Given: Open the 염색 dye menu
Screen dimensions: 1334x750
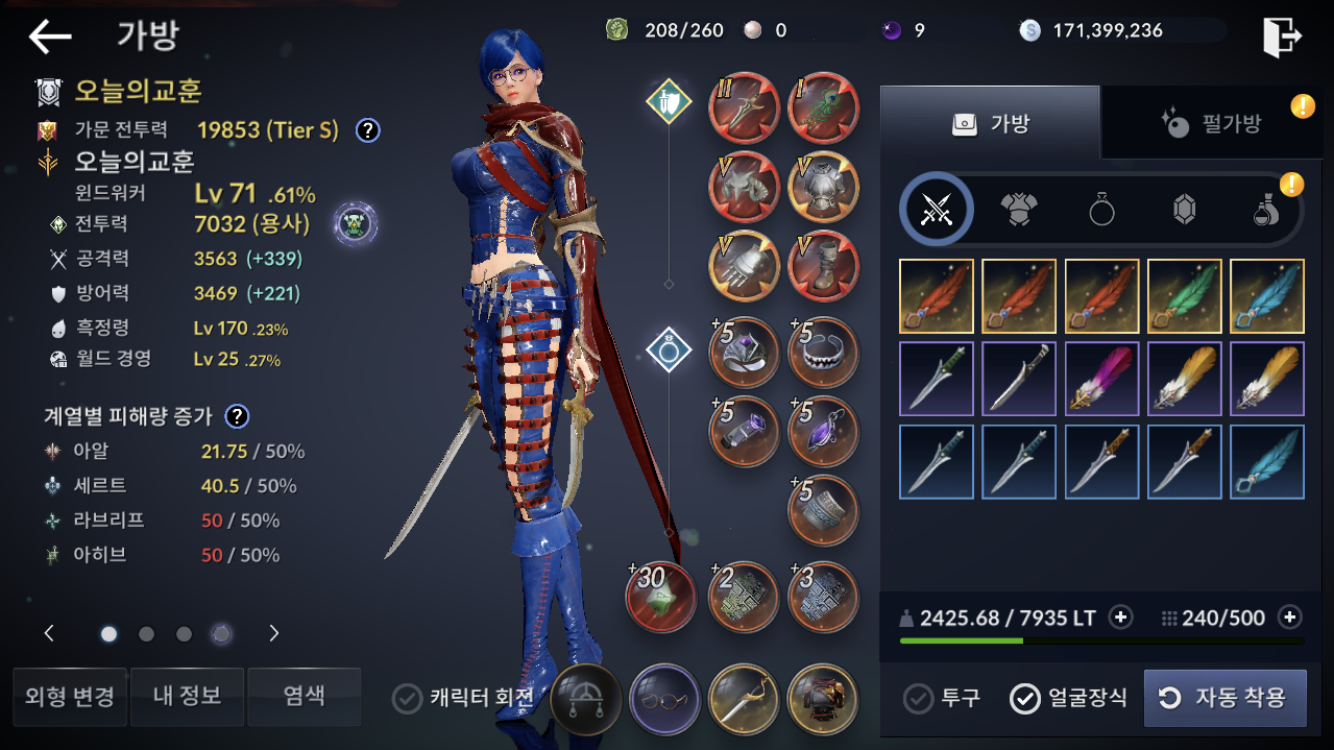Looking at the screenshot, I should click(x=304, y=696).
